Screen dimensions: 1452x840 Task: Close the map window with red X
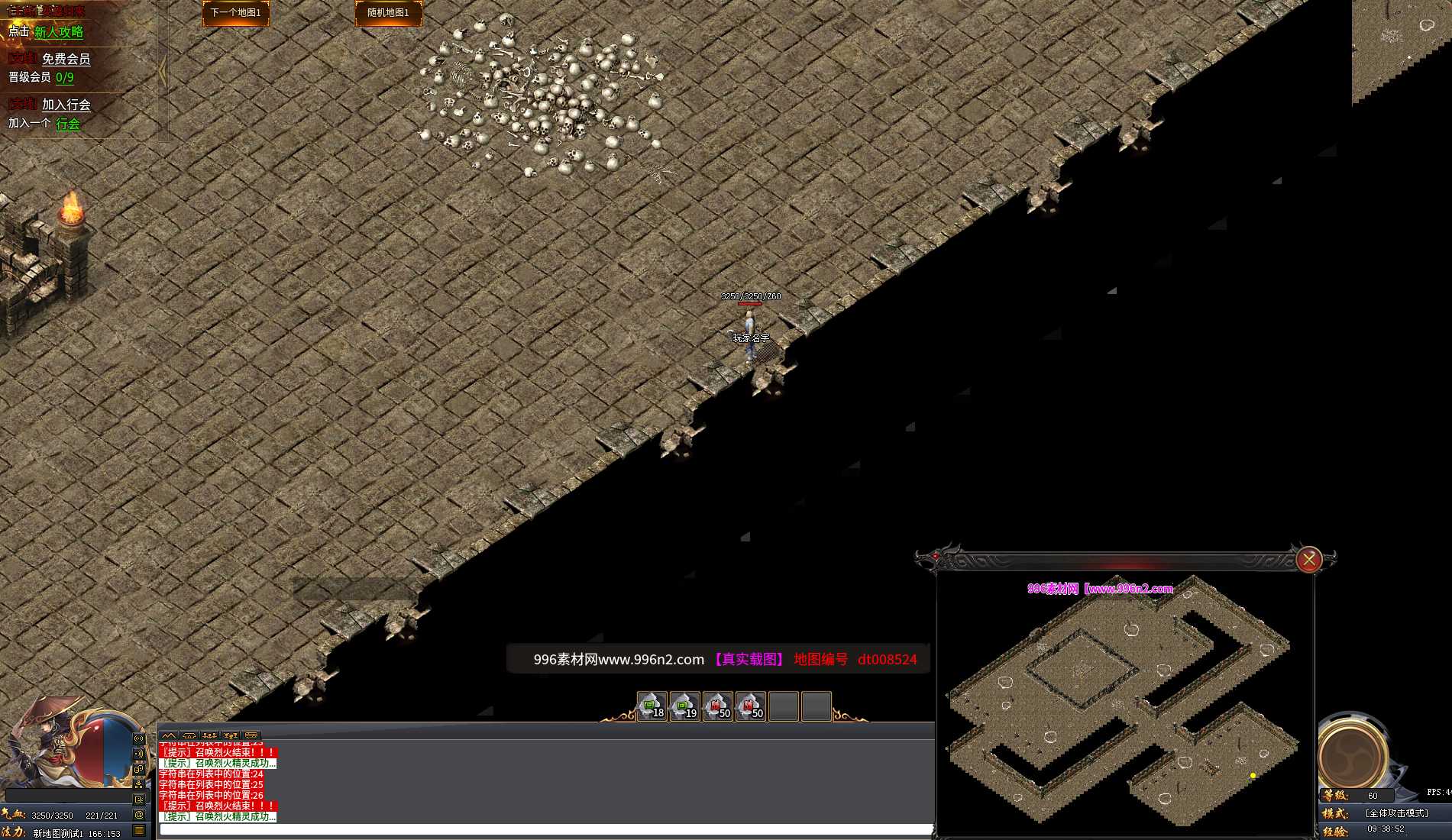1308,560
